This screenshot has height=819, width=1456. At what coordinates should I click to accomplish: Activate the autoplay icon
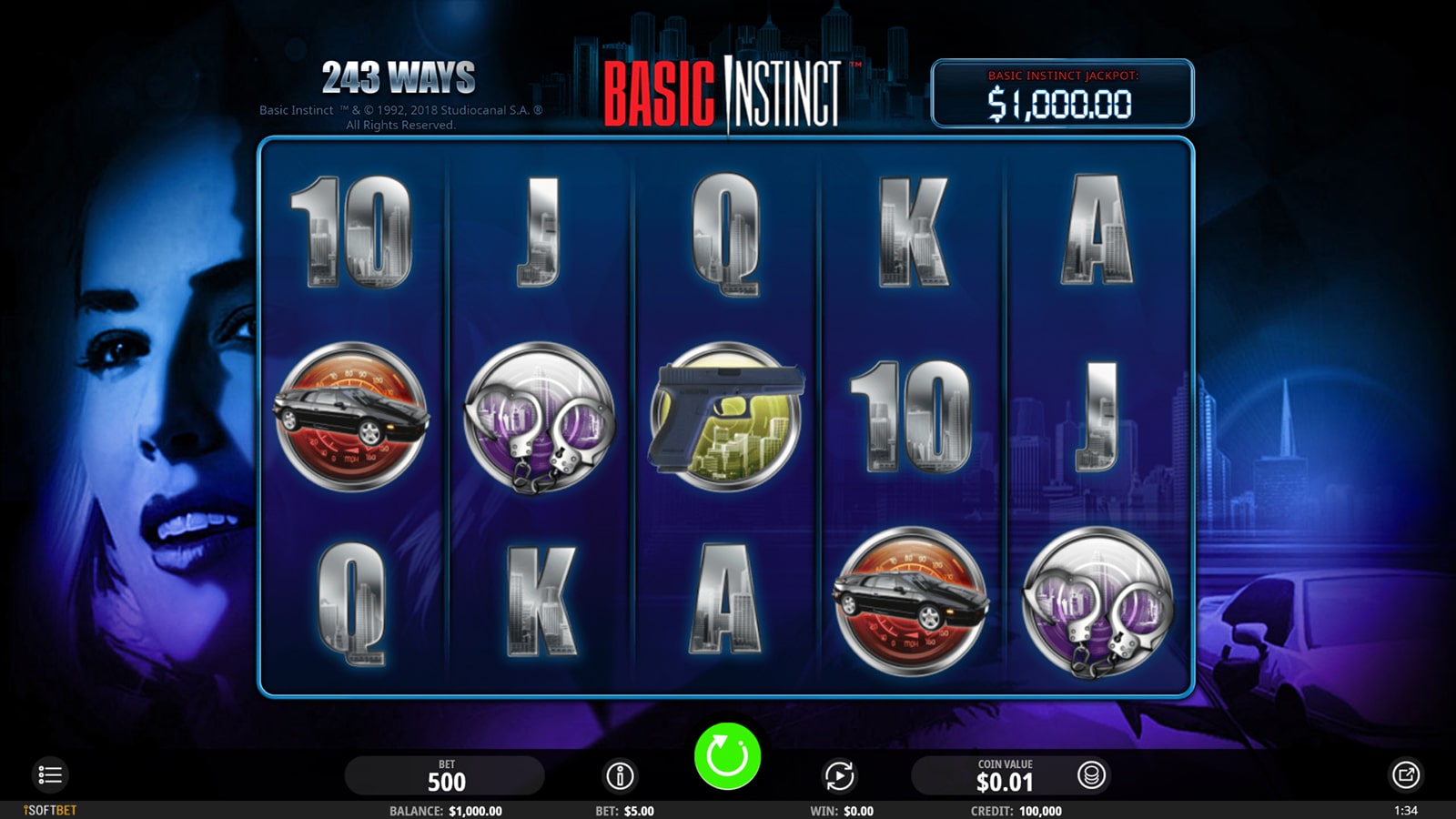839,776
